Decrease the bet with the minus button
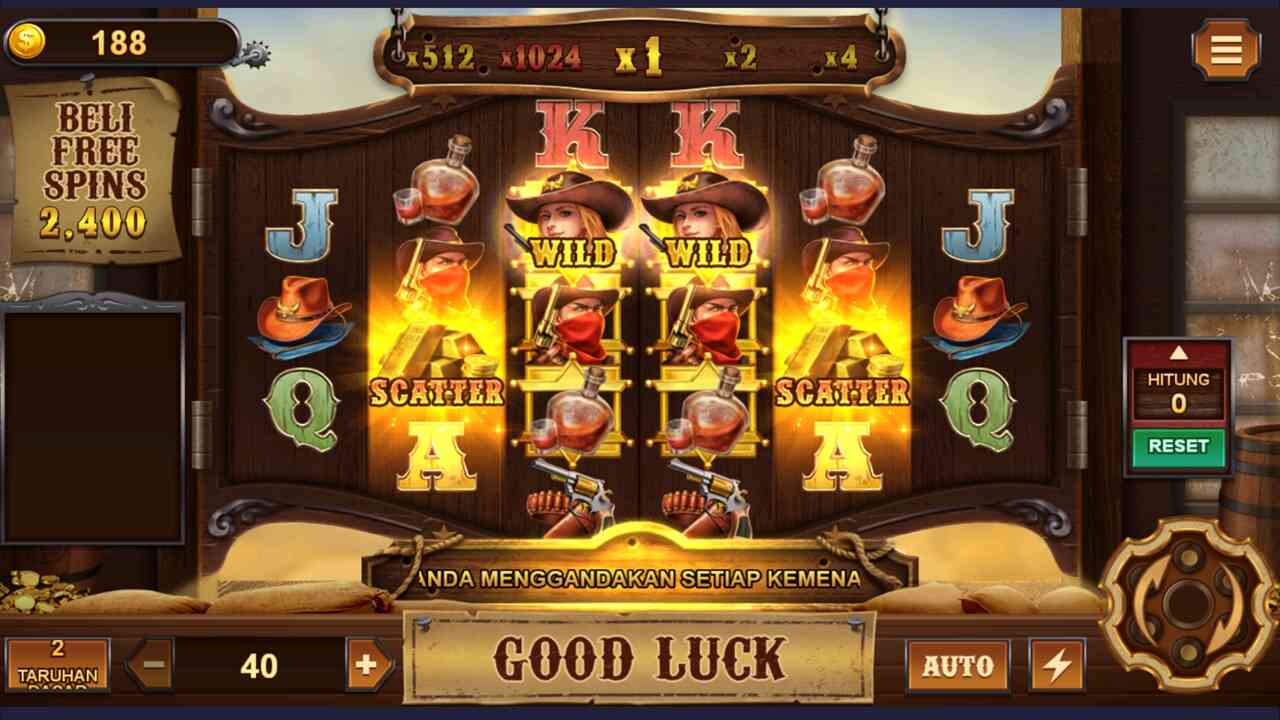This screenshot has height=720, width=1280. coord(151,665)
